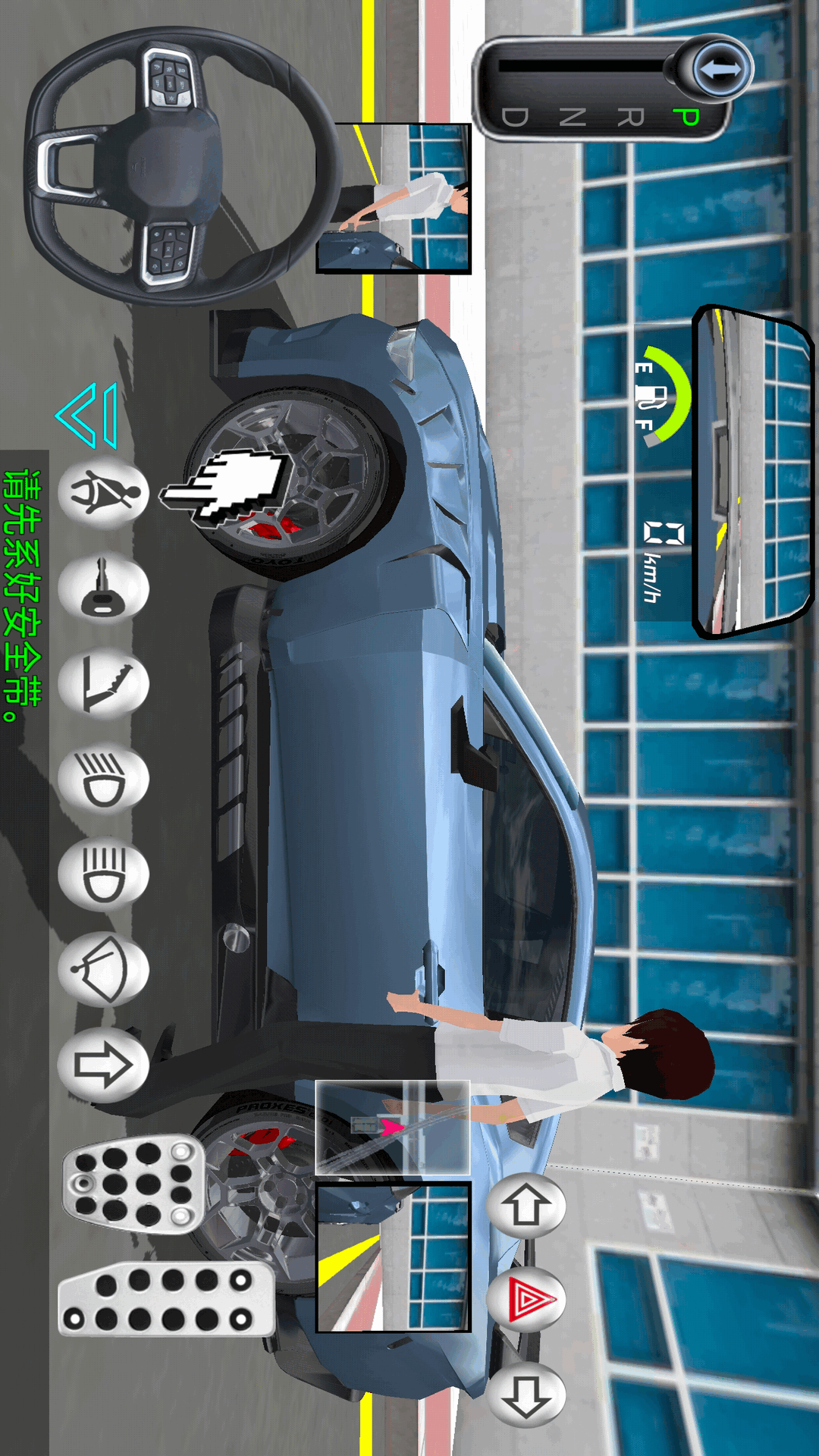Open the translucent minimap with pink arrow

coord(393,1128)
